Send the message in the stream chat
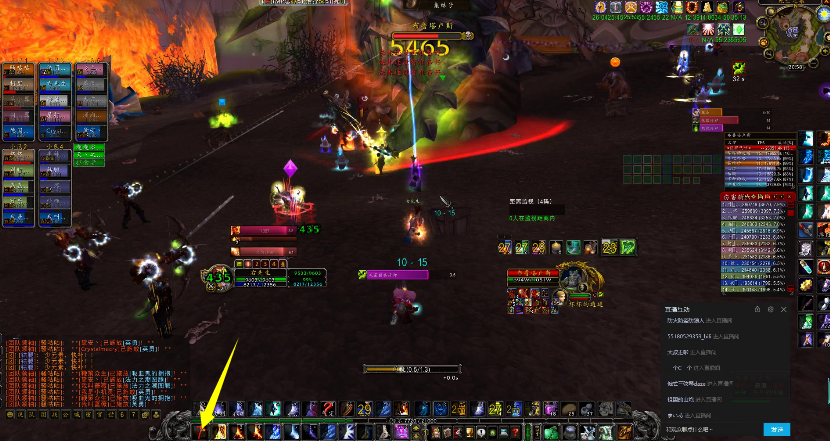Viewport: 830px width, 441px height. click(776, 429)
